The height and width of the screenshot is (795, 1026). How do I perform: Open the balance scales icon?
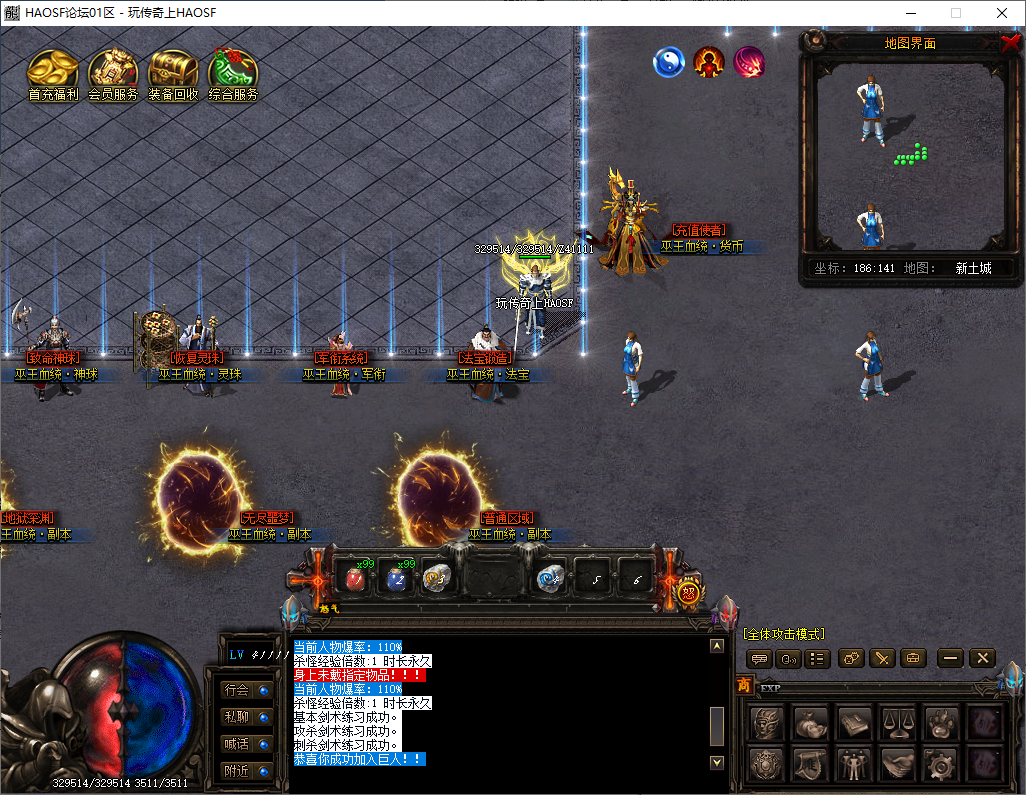coord(898,722)
